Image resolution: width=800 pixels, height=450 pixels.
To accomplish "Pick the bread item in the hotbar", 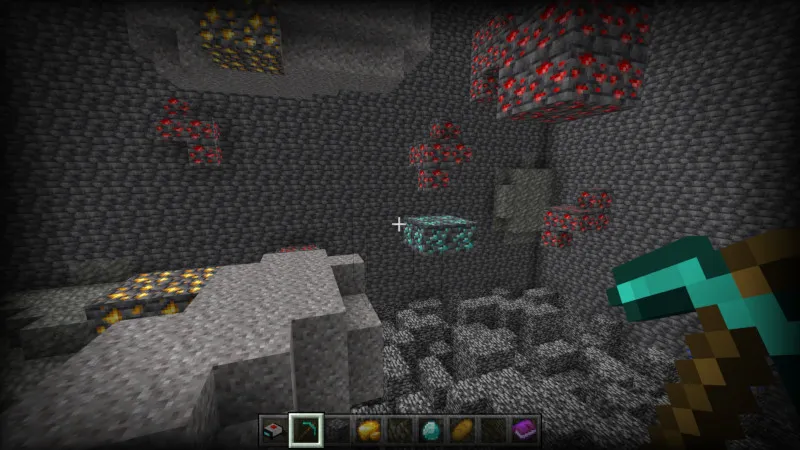I will (x=462, y=430).
